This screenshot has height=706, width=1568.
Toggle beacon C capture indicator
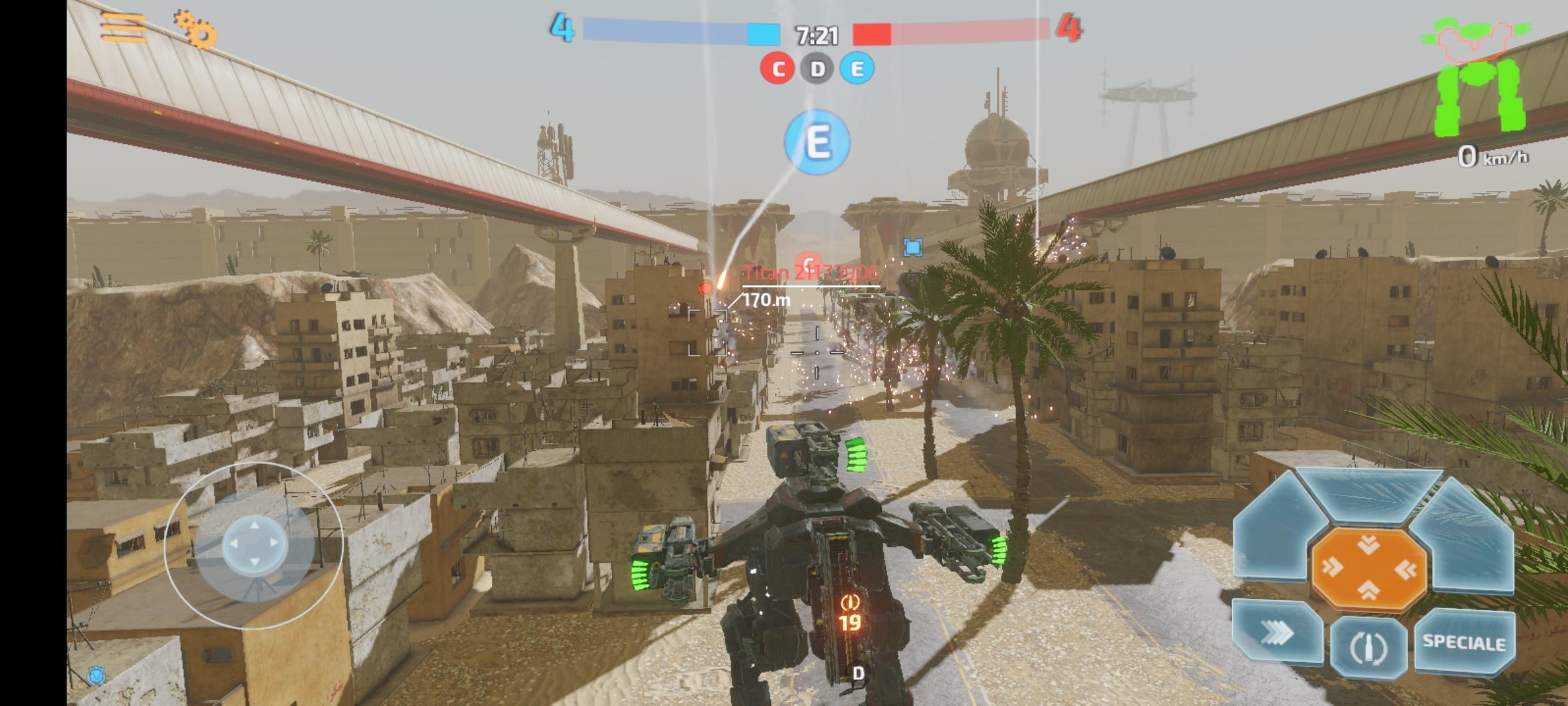click(777, 67)
